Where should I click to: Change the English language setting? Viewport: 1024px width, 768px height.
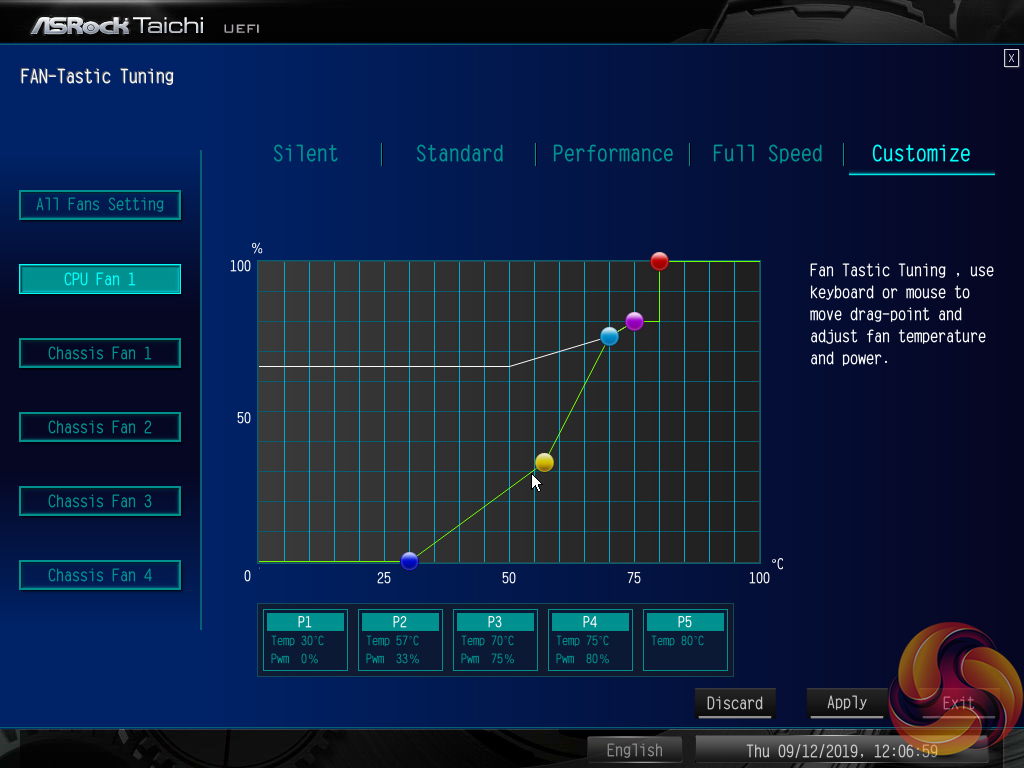[634, 750]
